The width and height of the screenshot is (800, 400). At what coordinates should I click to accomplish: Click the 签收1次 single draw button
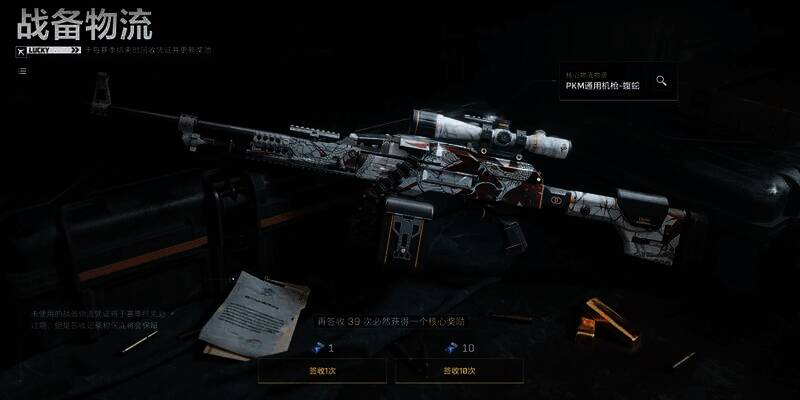(x=322, y=371)
